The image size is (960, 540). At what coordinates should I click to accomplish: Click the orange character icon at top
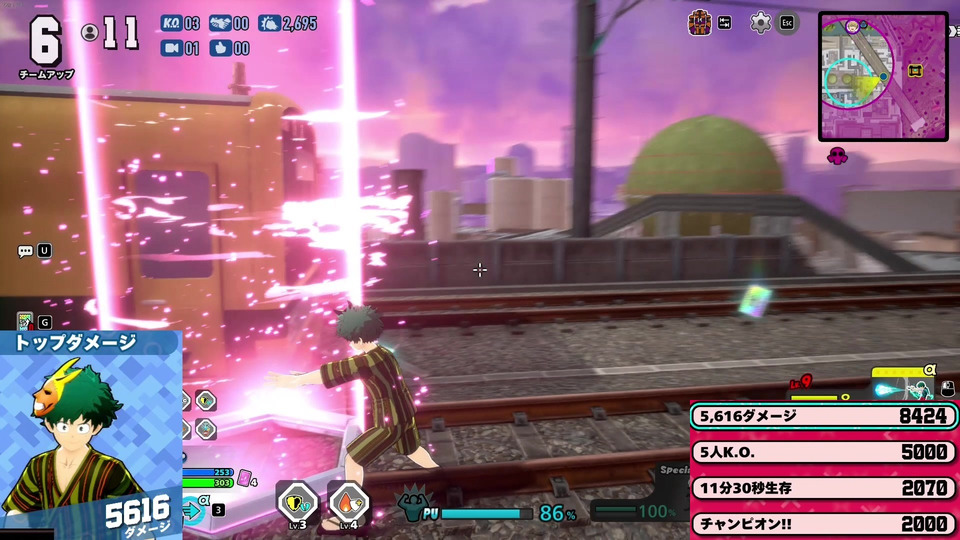[x=700, y=22]
